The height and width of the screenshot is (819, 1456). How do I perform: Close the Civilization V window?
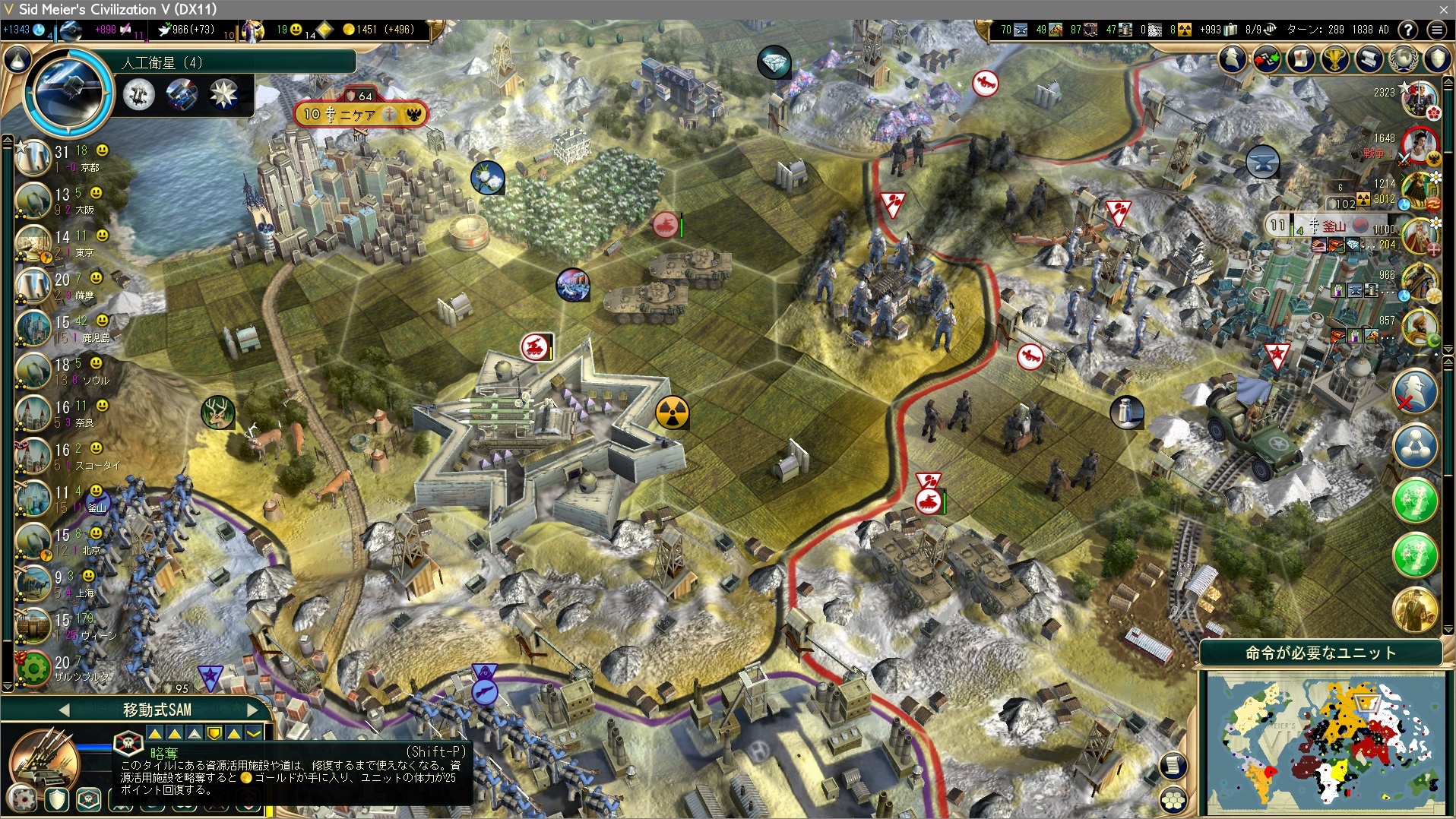[1443, 9]
